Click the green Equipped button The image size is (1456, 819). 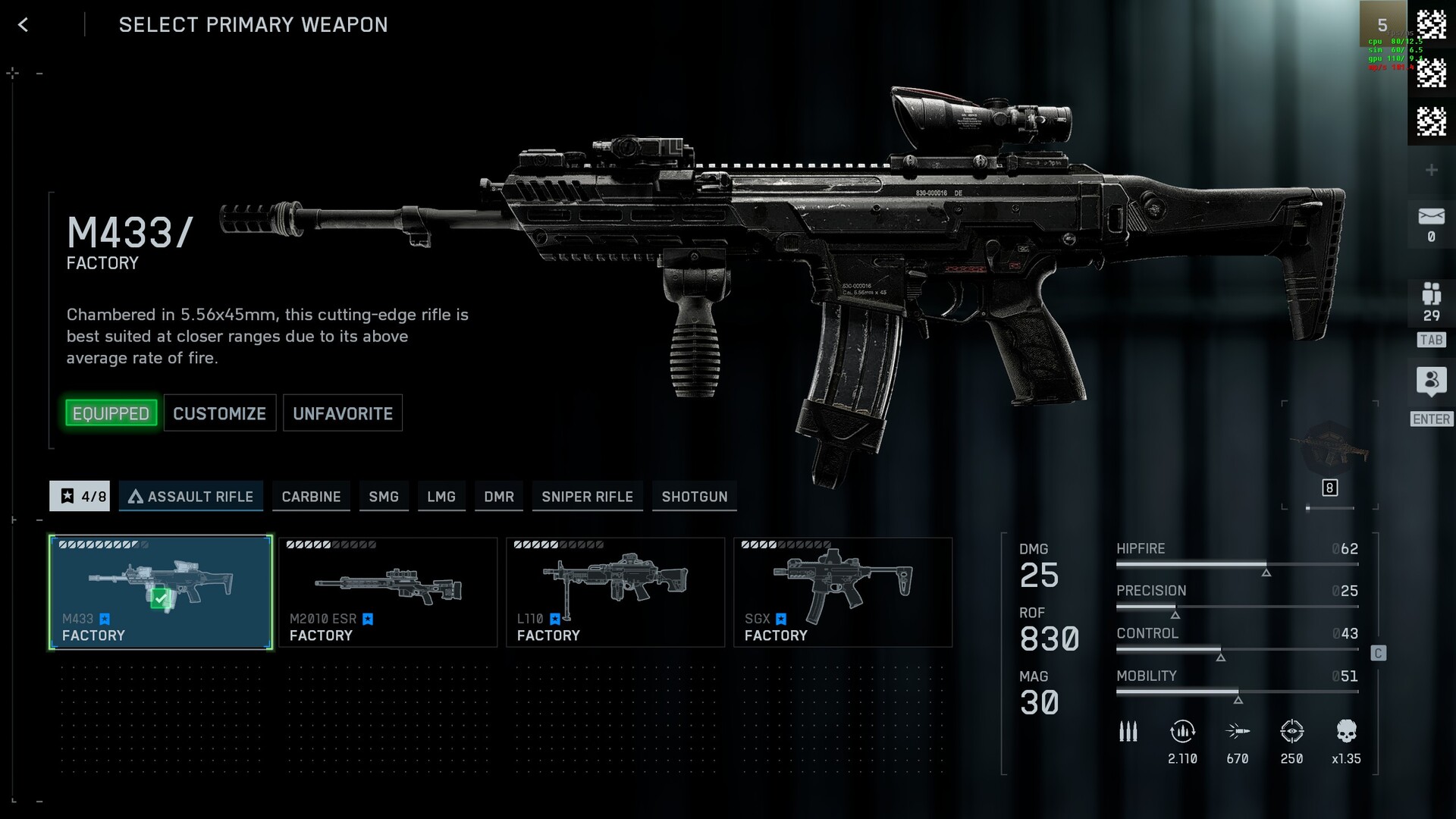111,413
